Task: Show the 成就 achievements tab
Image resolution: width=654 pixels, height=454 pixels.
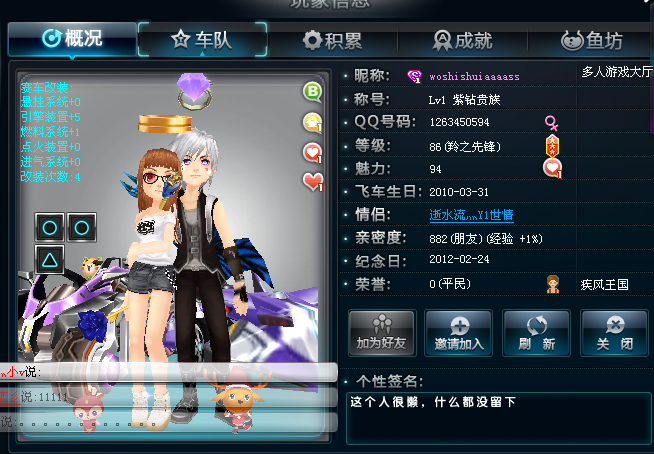Action: click(x=462, y=40)
